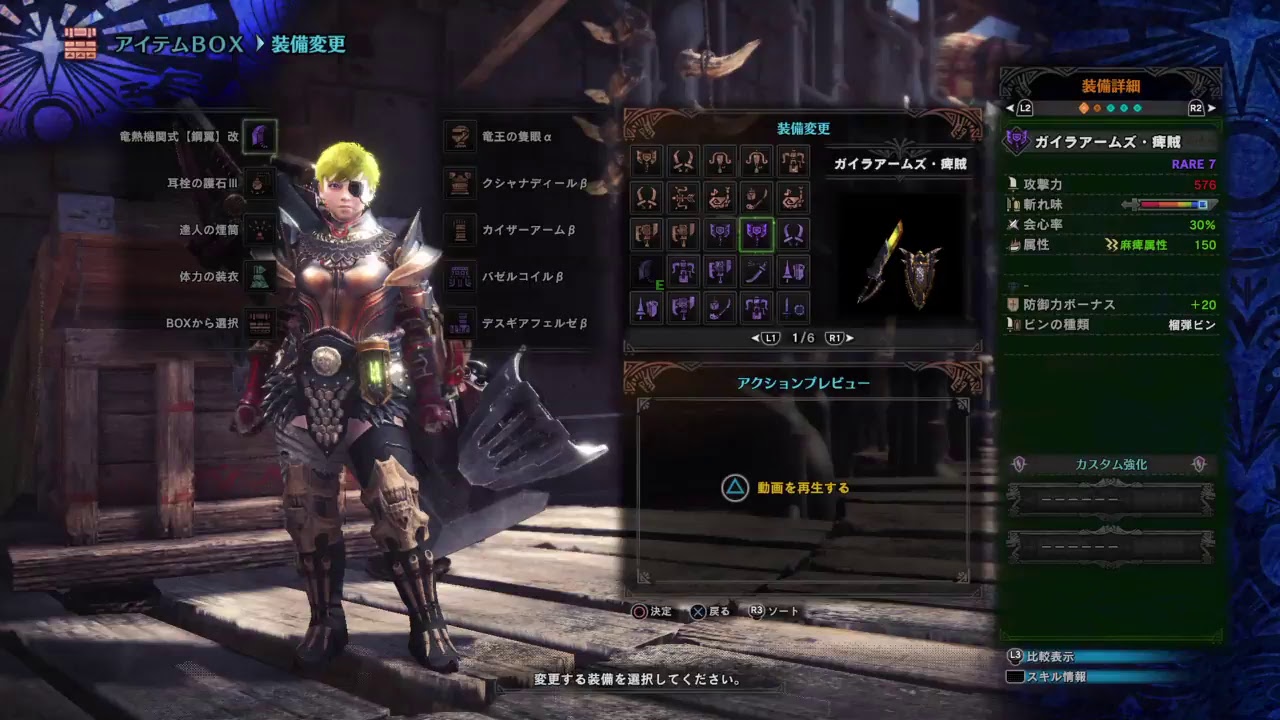This screenshot has height=720, width=1280.
Task: Click the L1 arrow to go back a page
Action: [770, 338]
